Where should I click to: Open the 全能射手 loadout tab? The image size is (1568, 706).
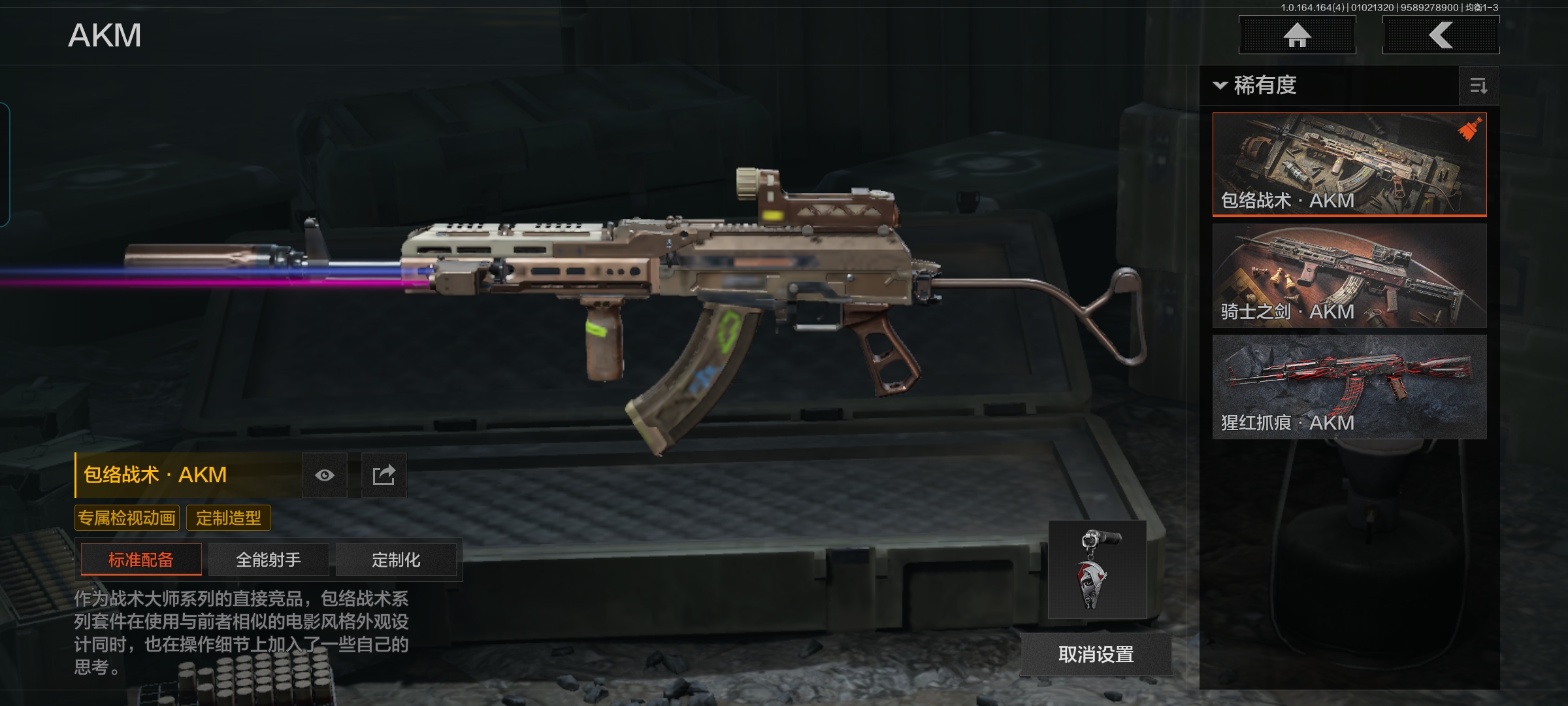point(269,560)
